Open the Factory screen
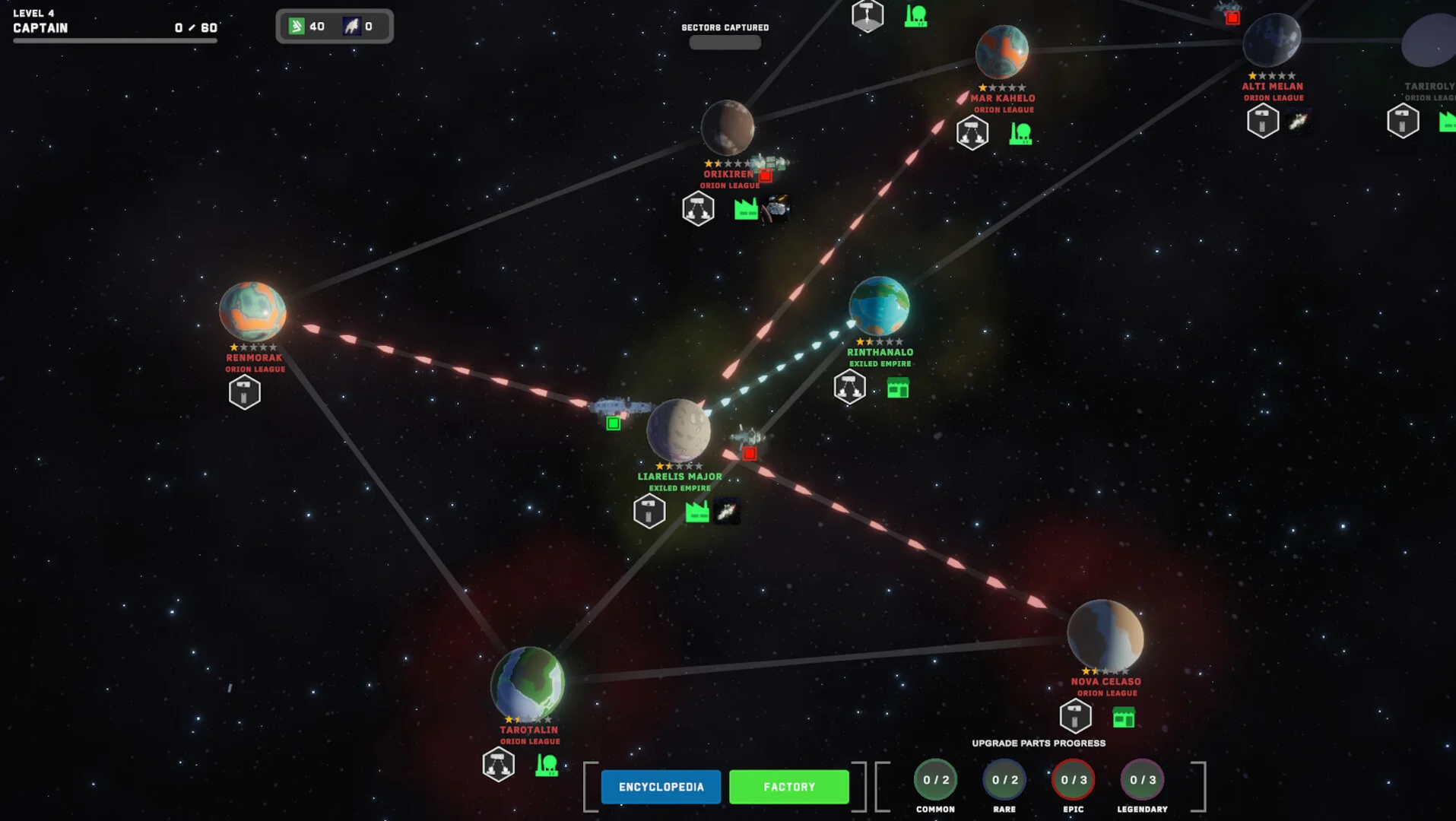 (x=788, y=787)
